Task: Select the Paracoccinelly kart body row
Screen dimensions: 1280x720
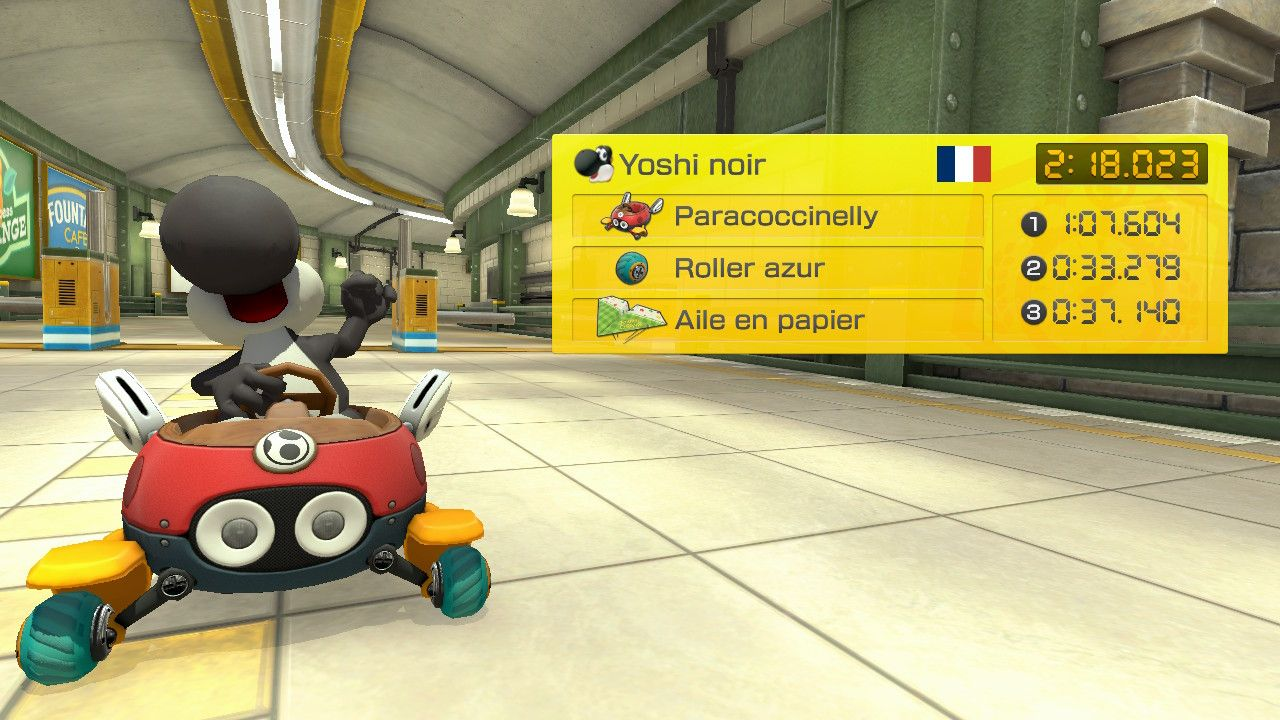Action: click(x=777, y=216)
